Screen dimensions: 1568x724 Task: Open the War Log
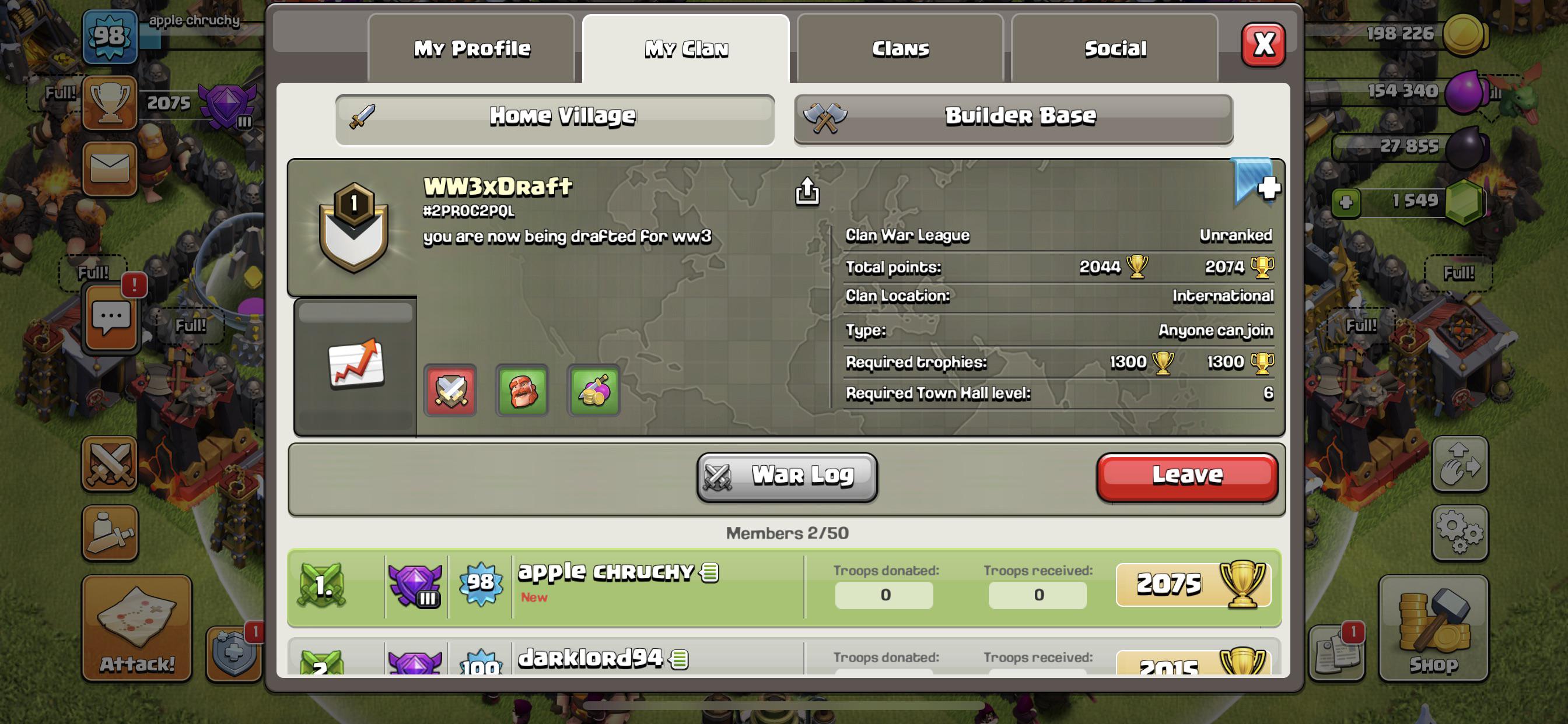786,476
